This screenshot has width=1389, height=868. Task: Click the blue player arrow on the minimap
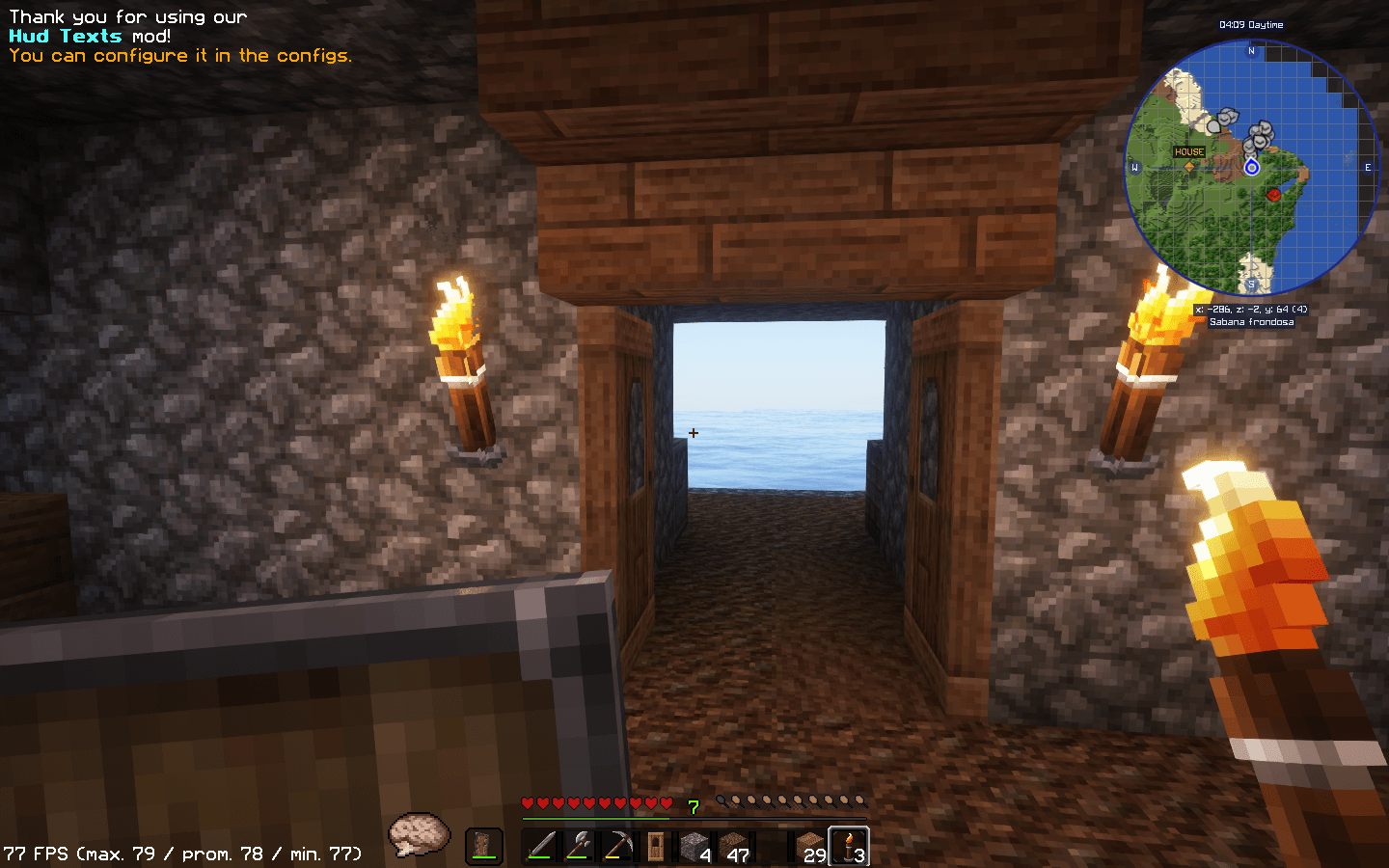(1253, 167)
